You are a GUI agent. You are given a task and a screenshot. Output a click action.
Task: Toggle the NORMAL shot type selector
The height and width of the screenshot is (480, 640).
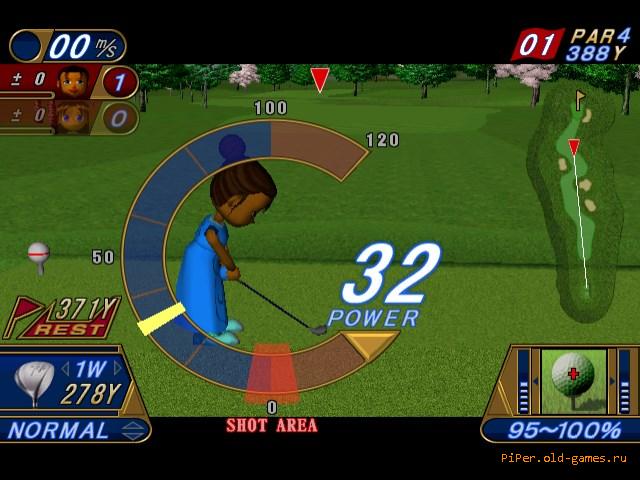74,431
